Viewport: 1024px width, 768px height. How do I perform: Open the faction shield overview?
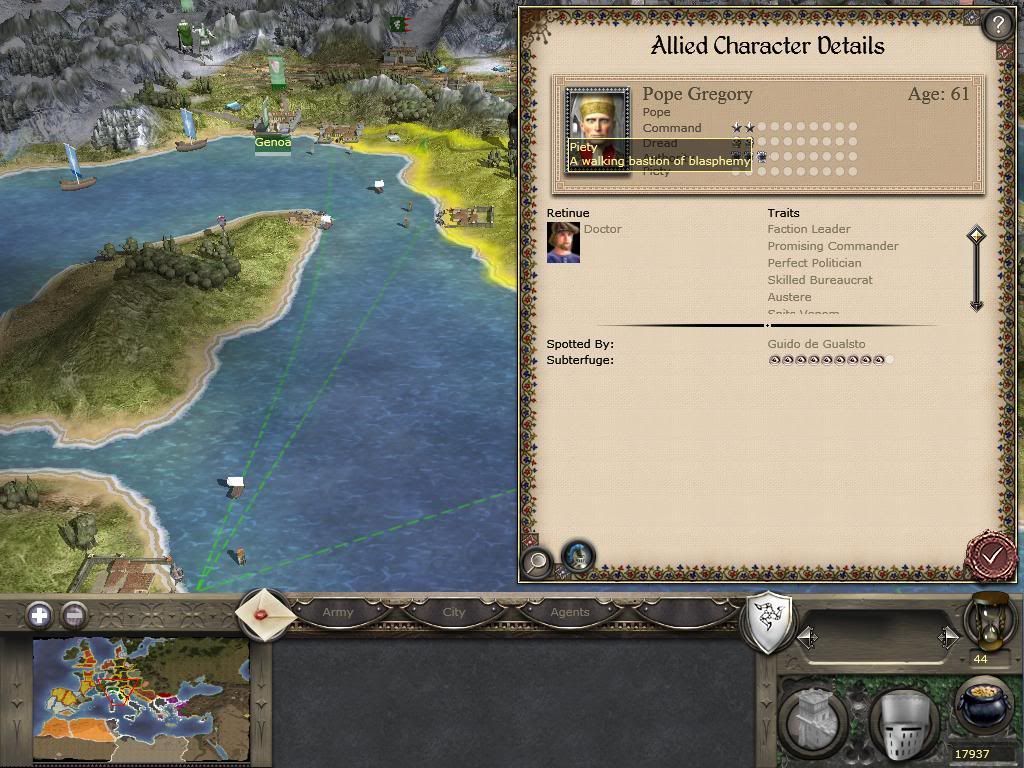[x=769, y=622]
